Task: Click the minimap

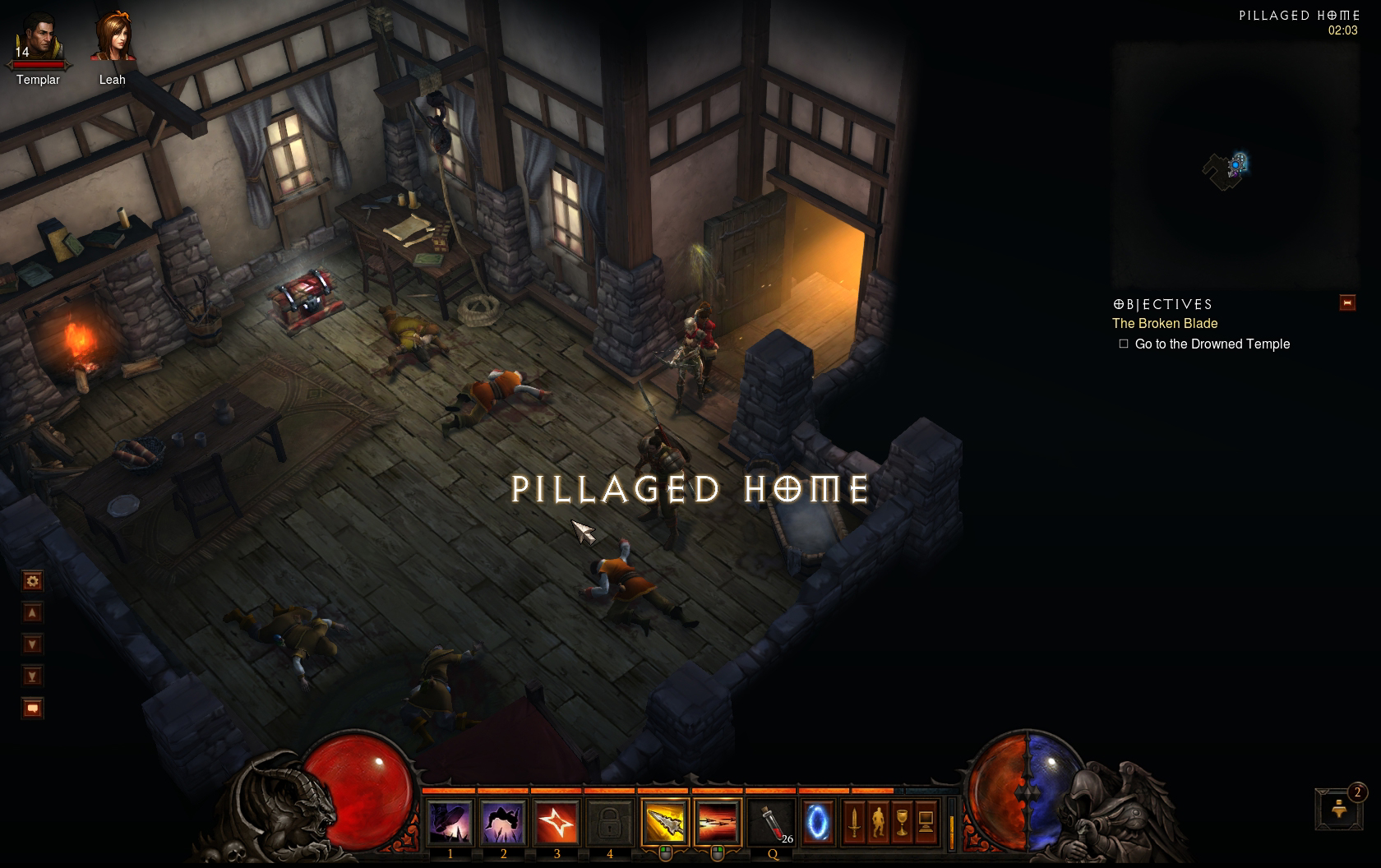Action: pyautogui.click(x=1235, y=165)
